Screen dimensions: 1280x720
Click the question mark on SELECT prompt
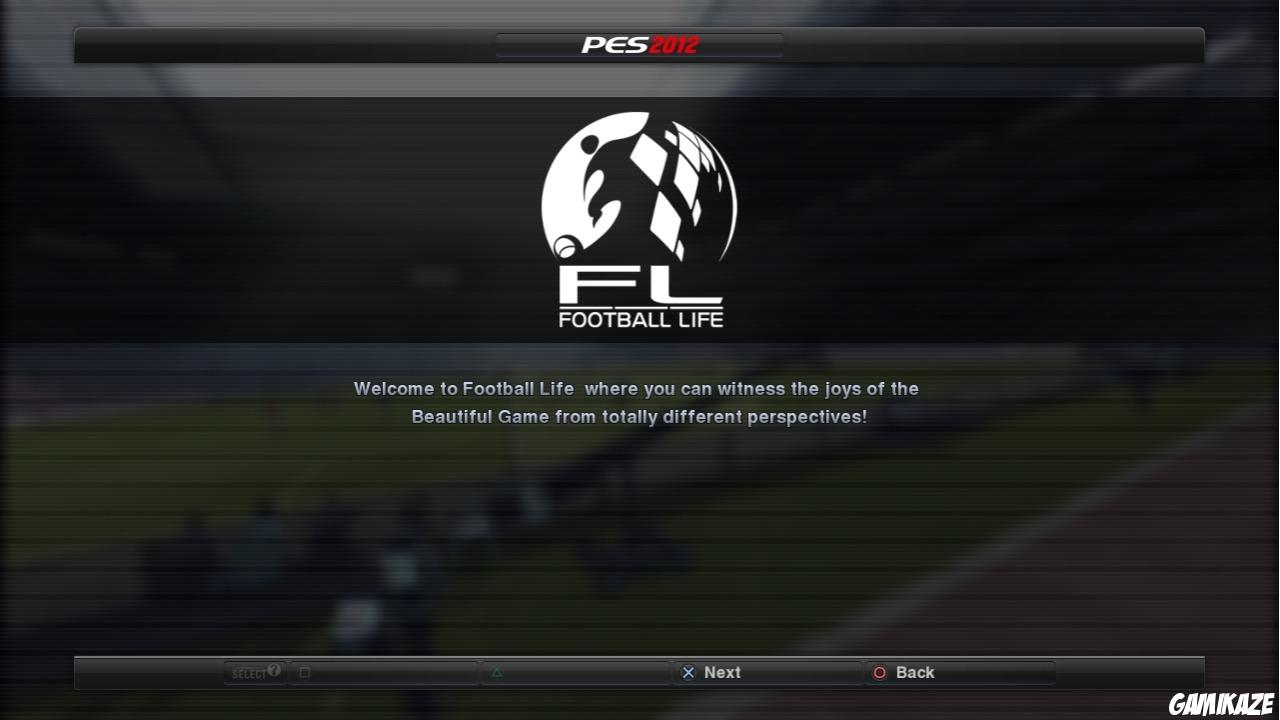(x=273, y=668)
